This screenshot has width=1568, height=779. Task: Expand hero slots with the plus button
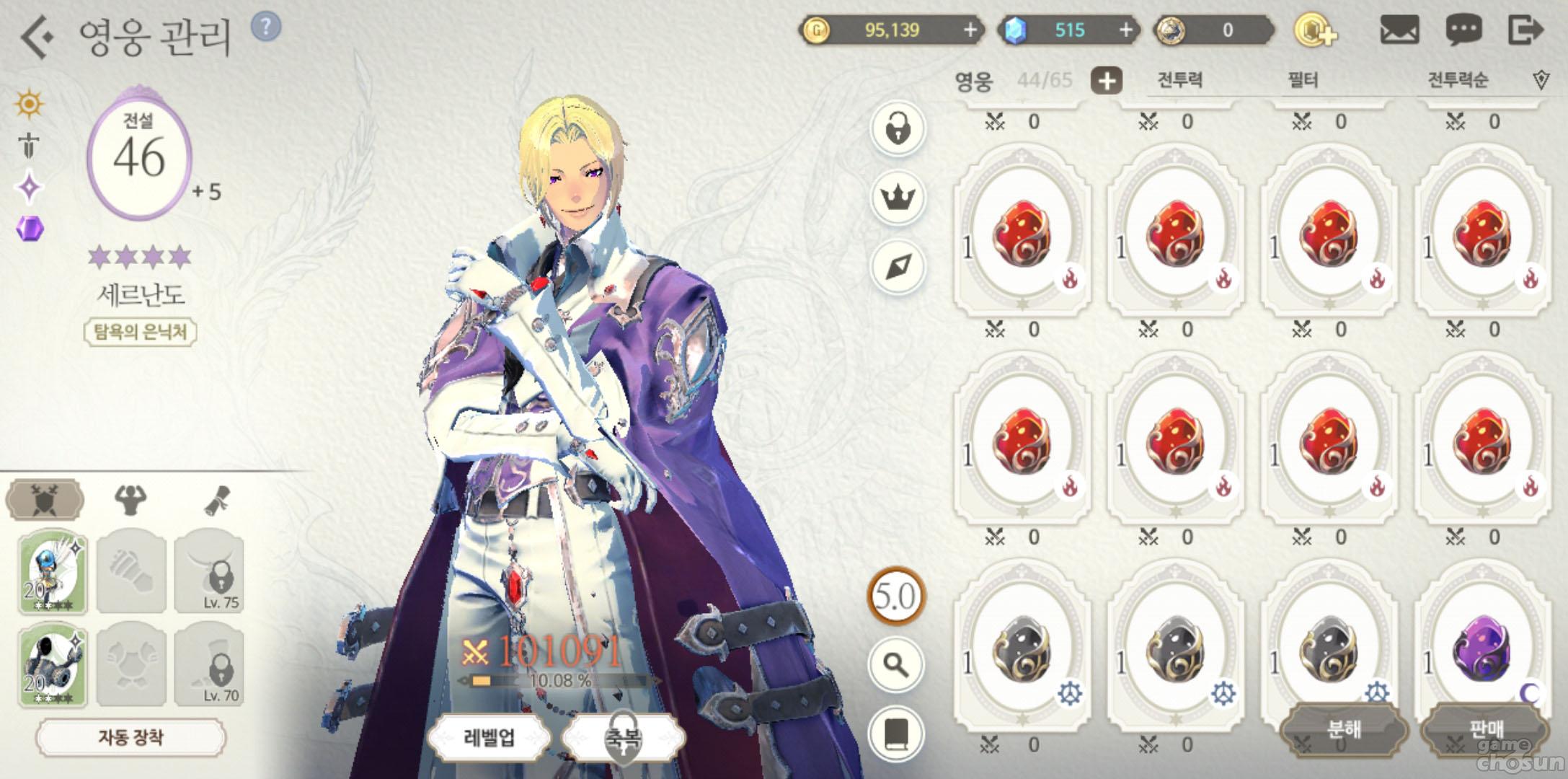pos(1107,80)
